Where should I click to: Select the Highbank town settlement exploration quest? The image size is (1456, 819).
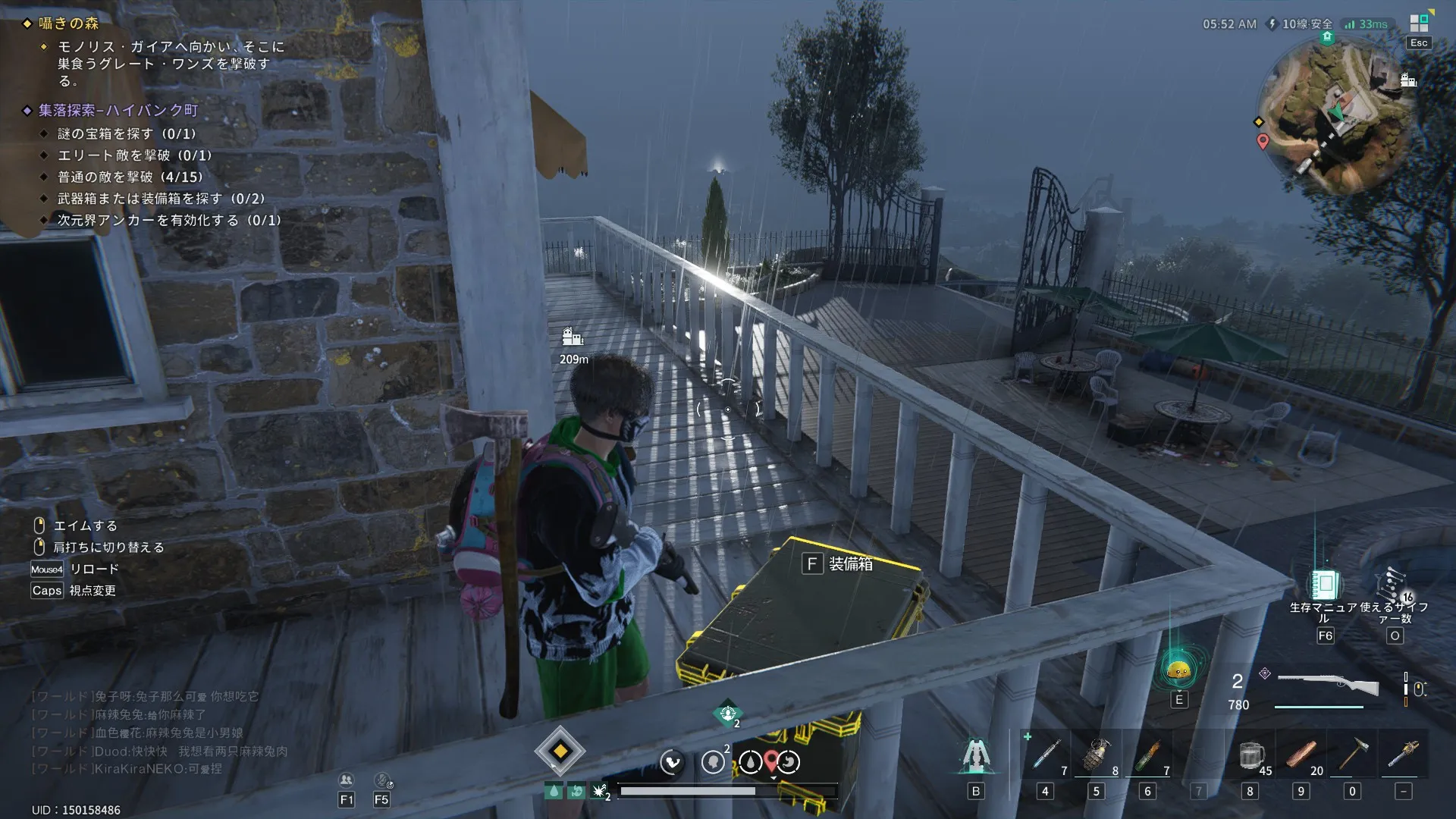[x=118, y=111]
